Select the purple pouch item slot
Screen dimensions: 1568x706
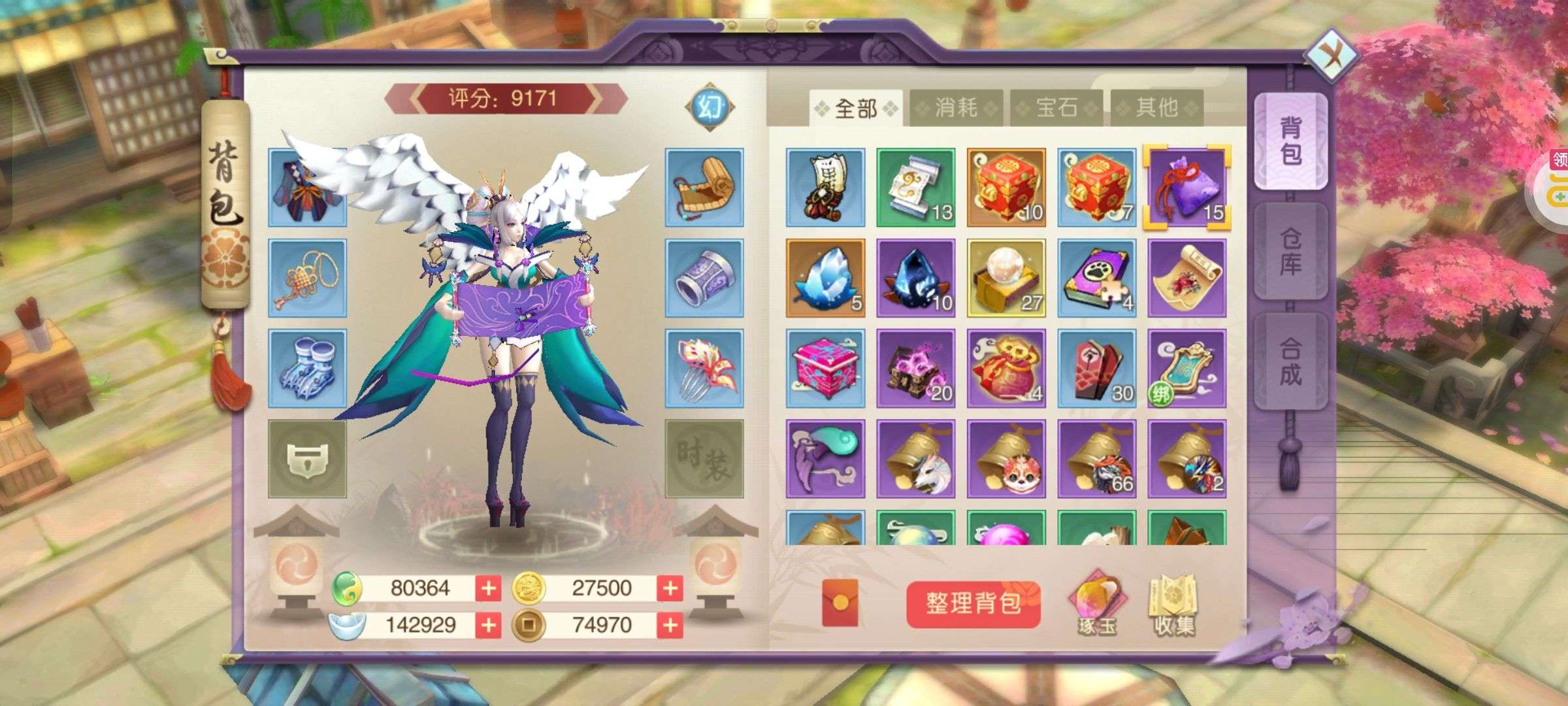[x=1186, y=187]
